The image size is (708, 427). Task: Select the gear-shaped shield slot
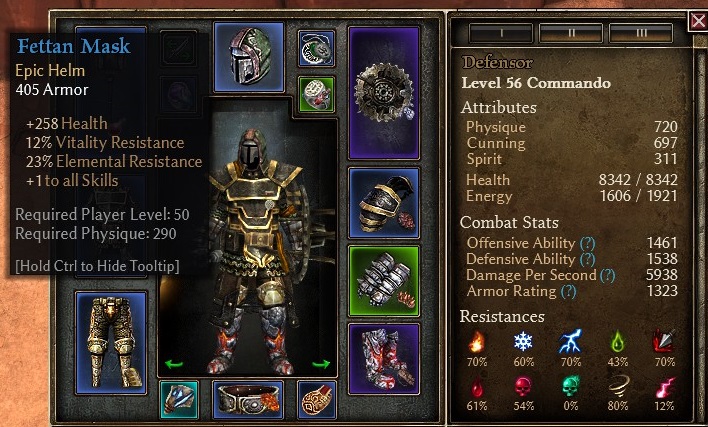coord(383,92)
